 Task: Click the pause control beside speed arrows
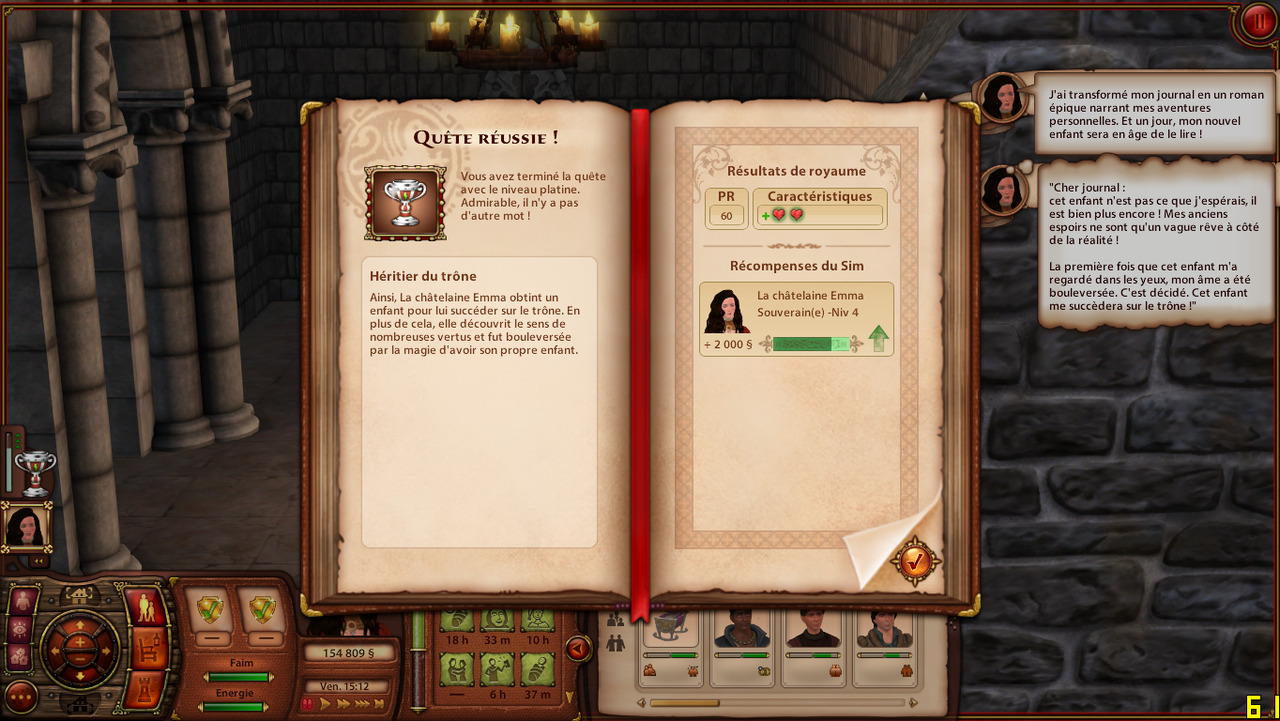308,704
